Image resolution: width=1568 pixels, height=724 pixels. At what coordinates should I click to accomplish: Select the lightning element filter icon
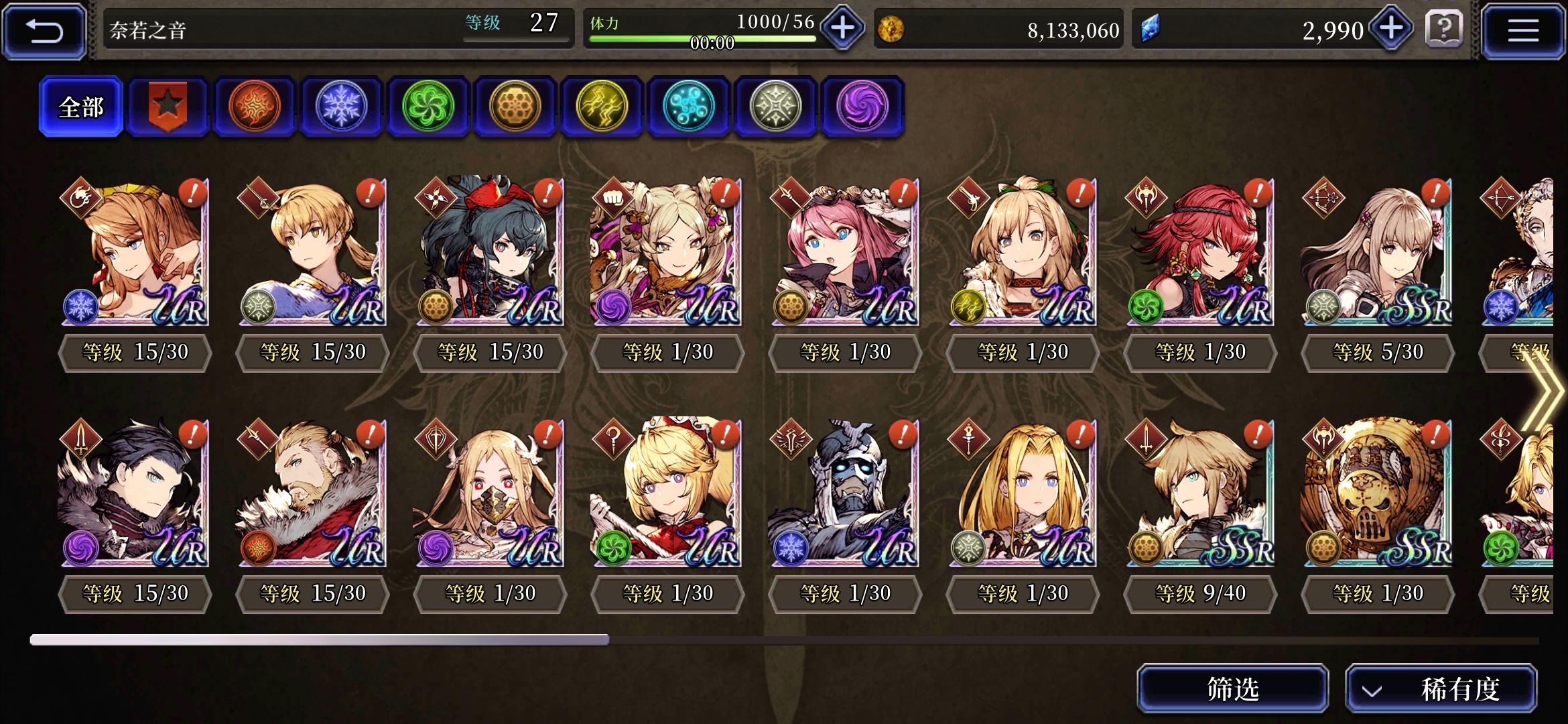602,107
